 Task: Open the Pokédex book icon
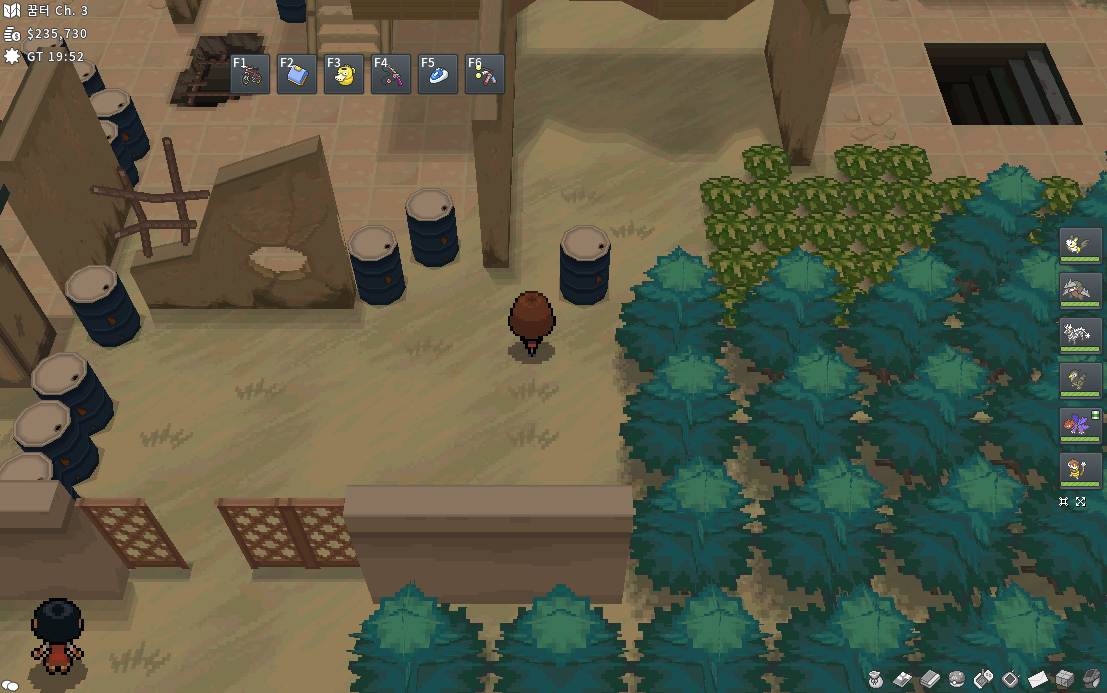(929, 678)
